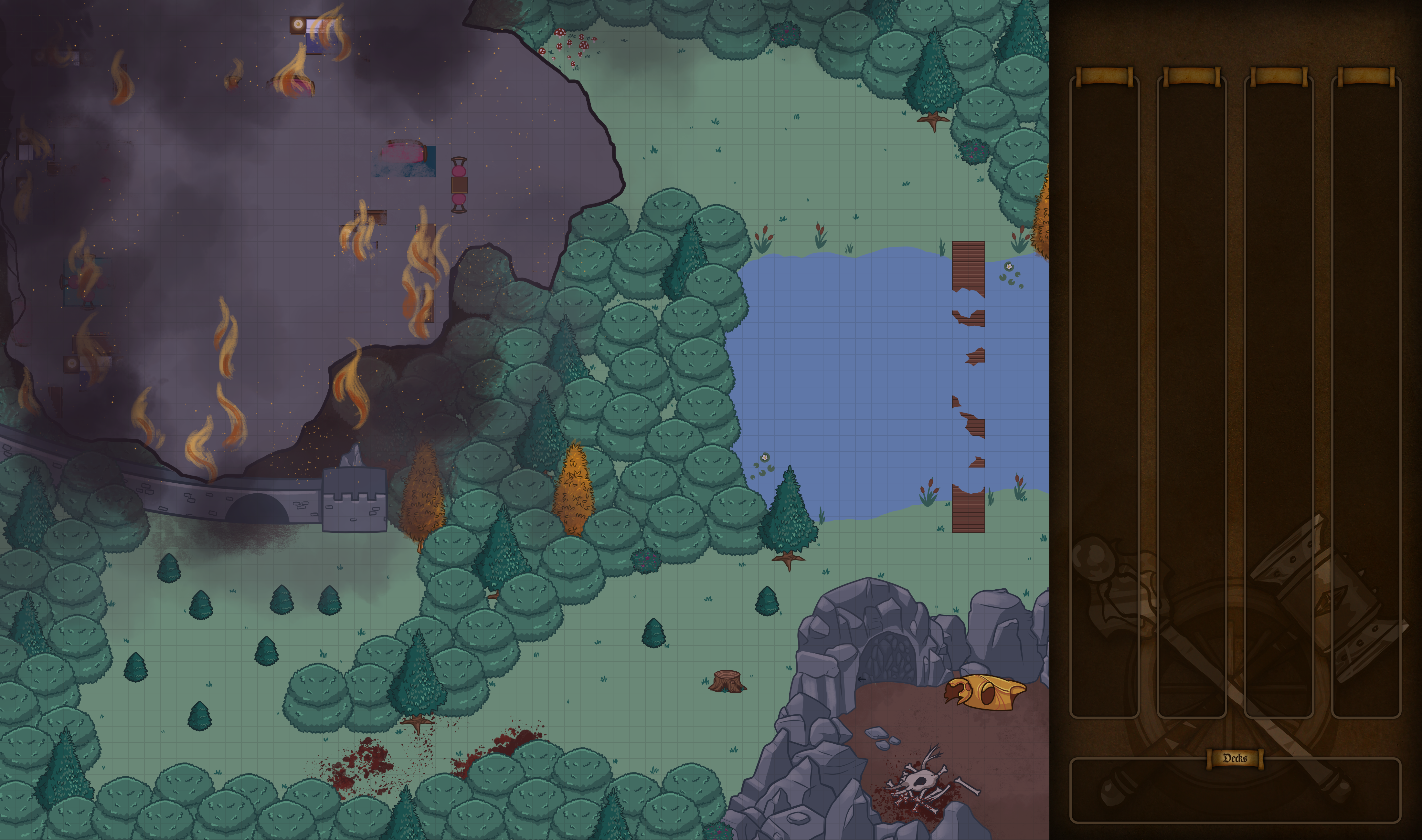The image size is (1422, 840).
Task: Click the Decks scroll label
Action: [1235, 758]
